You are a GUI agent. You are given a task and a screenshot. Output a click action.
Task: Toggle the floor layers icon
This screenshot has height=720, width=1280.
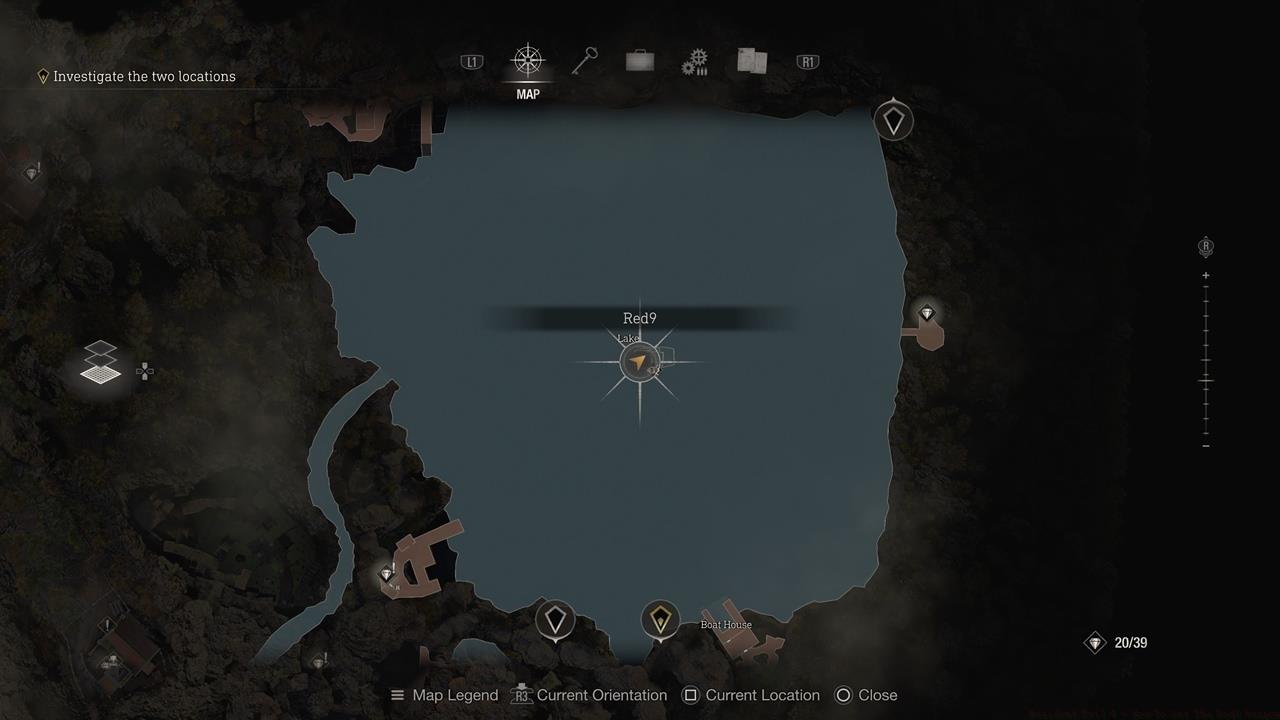[100, 362]
